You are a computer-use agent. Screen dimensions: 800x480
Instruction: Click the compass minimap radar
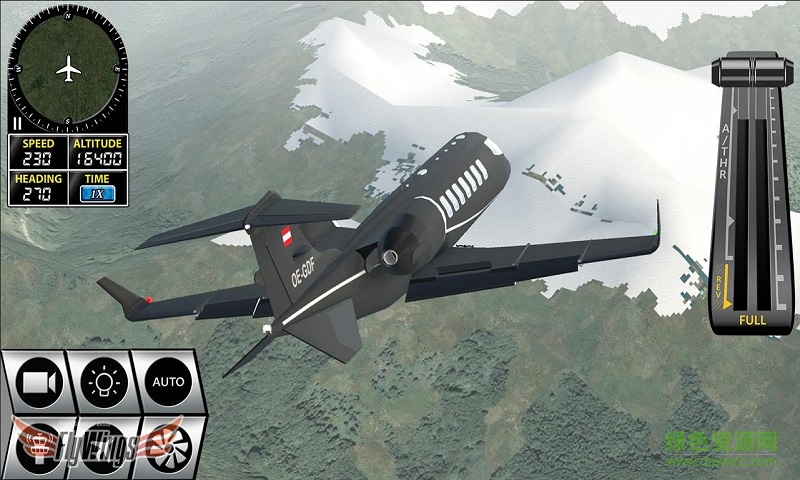(68, 69)
